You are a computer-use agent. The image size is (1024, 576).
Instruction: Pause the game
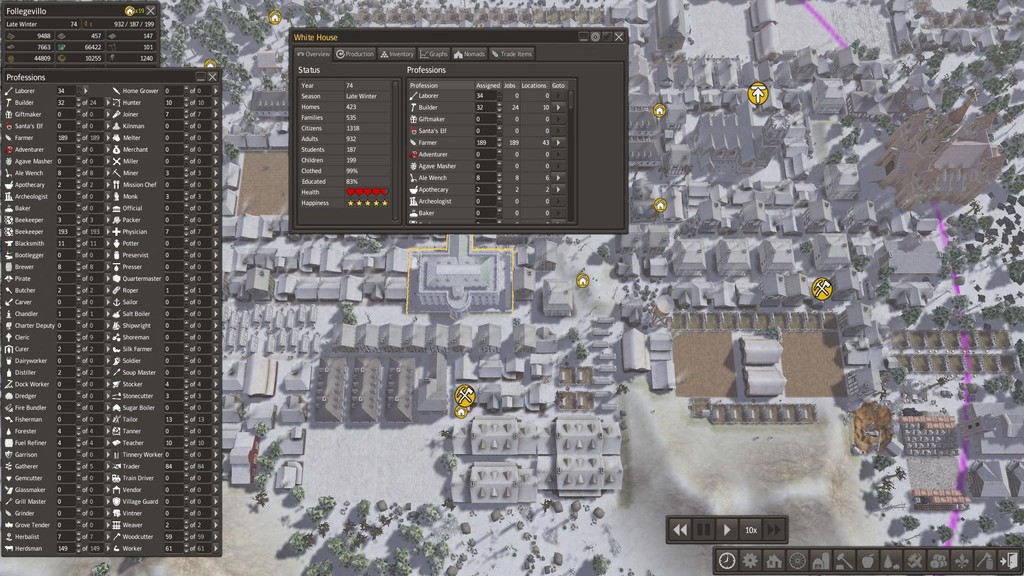[704, 529]
